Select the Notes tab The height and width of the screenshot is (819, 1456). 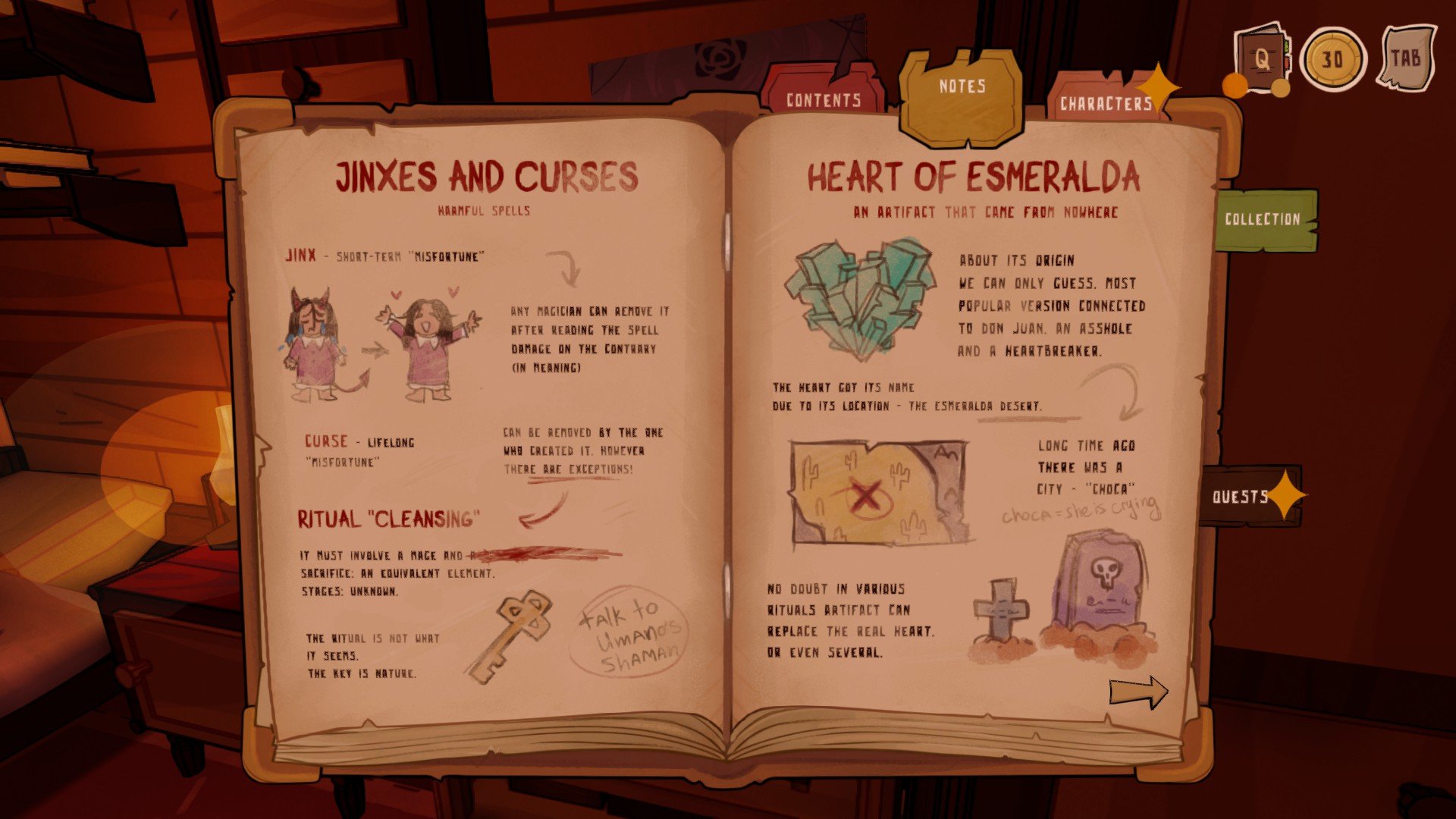[x=962, y=87]
